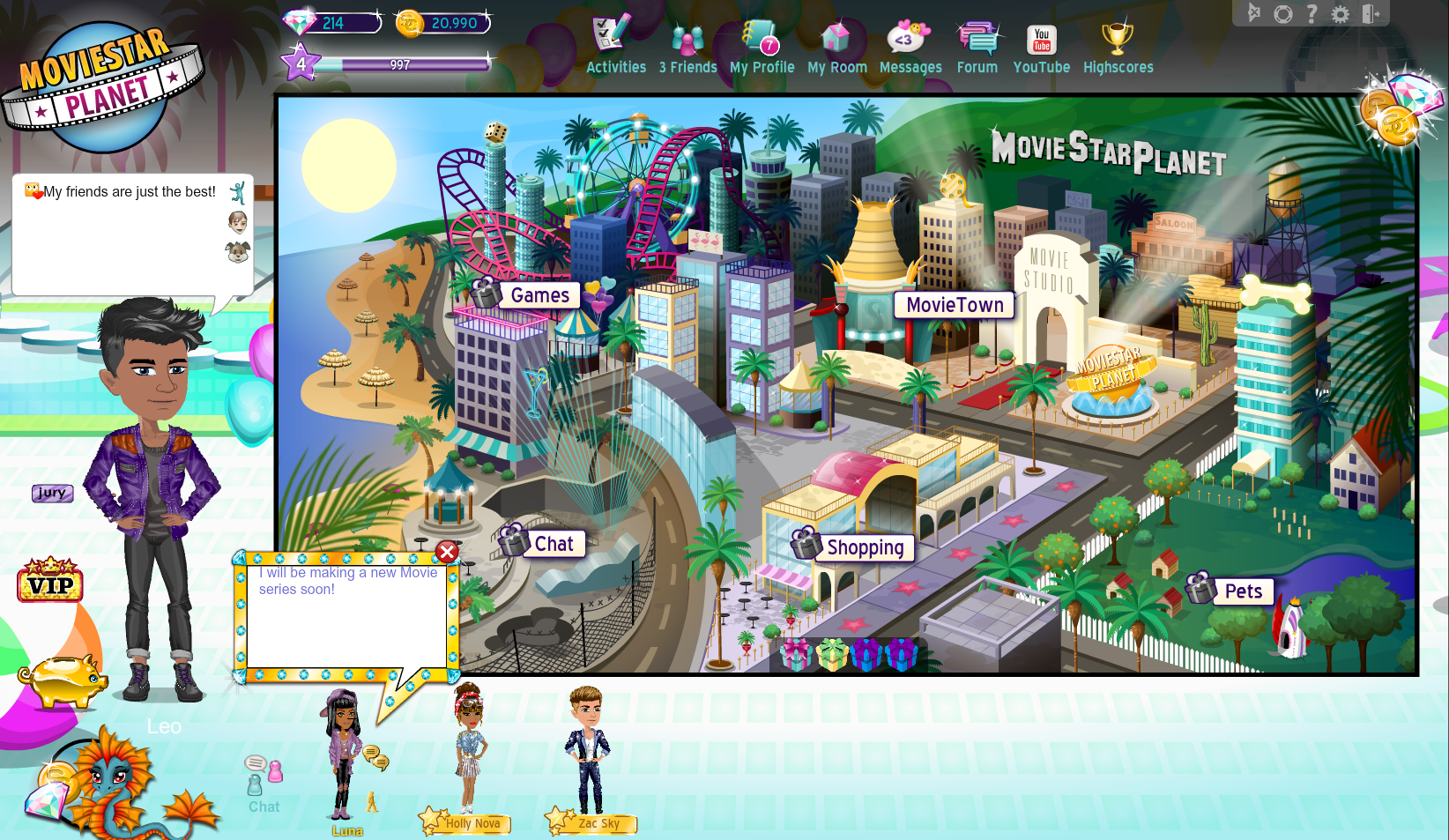The height and width of the screenshot is (840, 1449).
Task: Go to MovieTown
Action: click(x=955, y=305)
